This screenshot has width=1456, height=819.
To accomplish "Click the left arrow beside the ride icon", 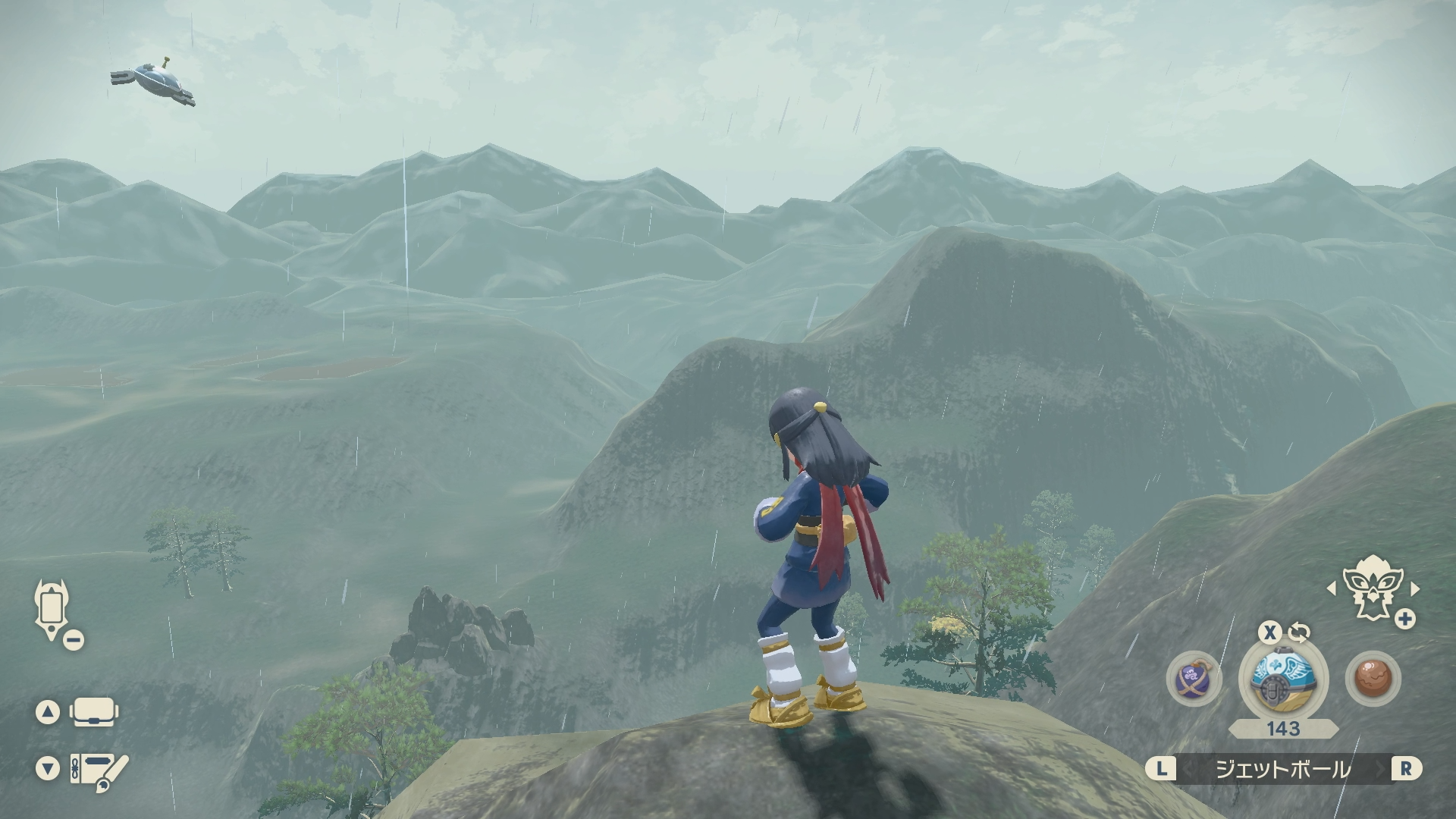I will (x=1331, y=588).
